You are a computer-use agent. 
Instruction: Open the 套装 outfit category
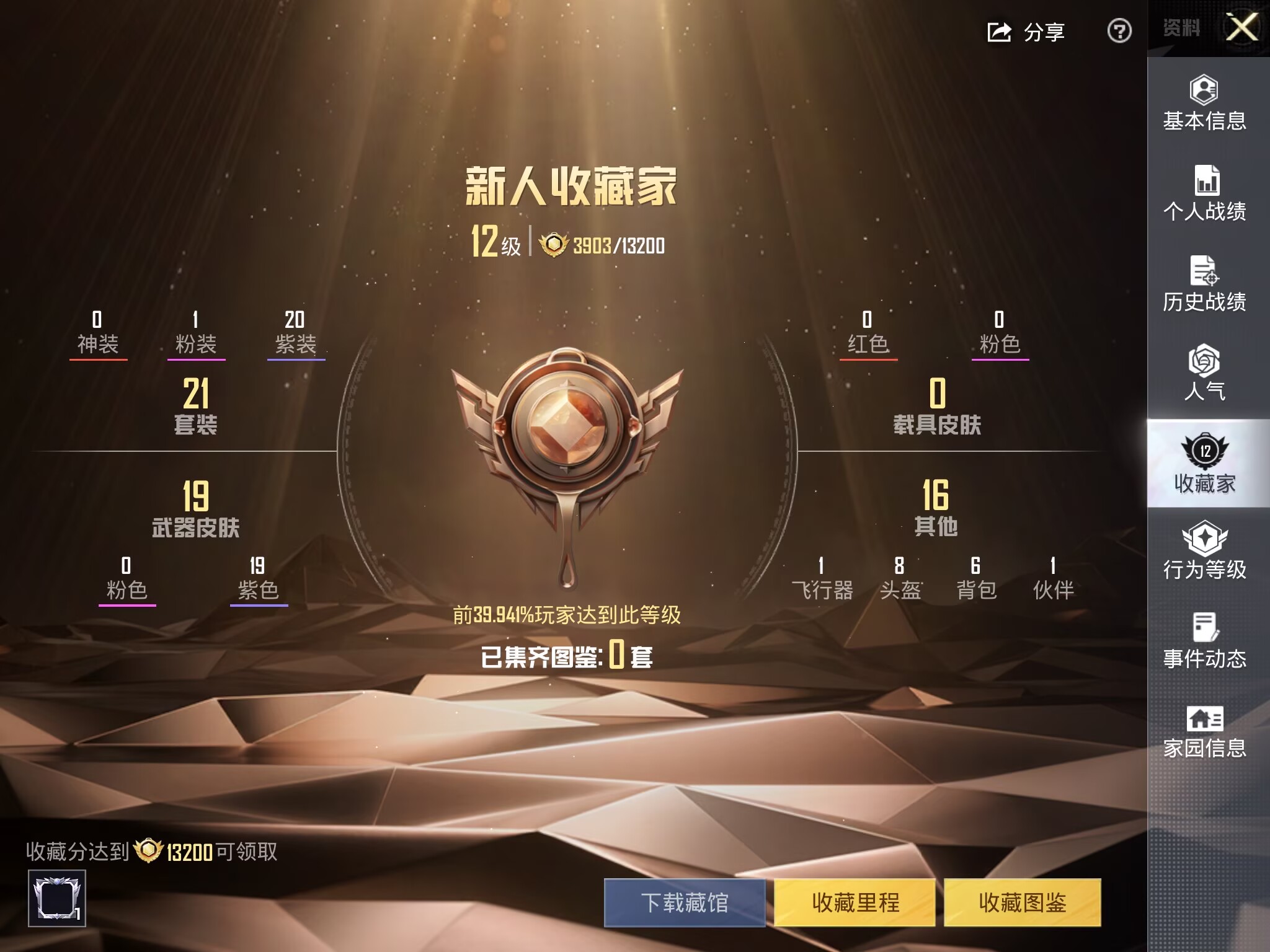195,406
